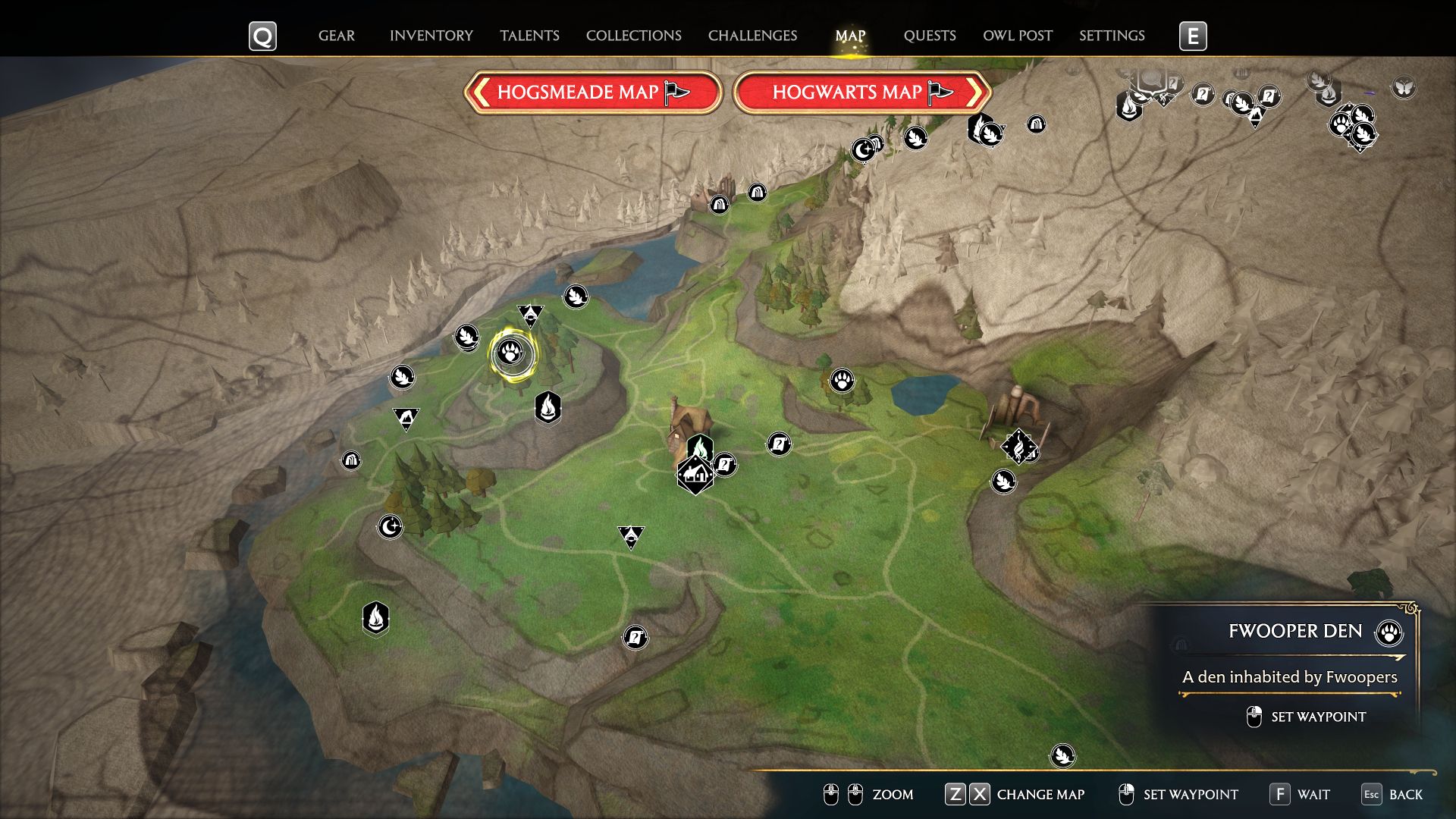Image resolution: width=1456 pixels, height=819 pixels.
Task: Open the Inventory tab
Action: coord(431,36)
